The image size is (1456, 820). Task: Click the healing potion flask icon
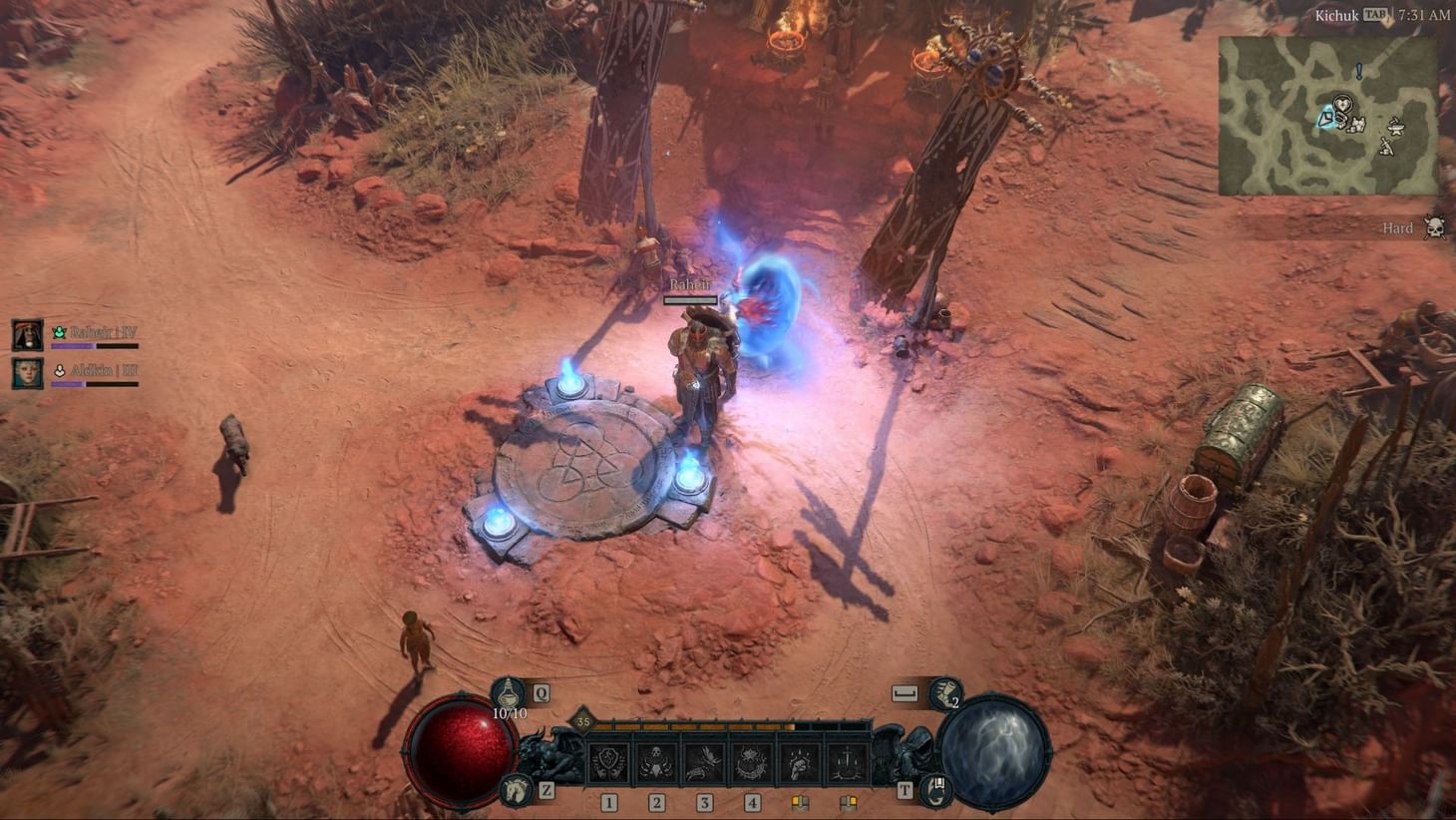point(508,694)
